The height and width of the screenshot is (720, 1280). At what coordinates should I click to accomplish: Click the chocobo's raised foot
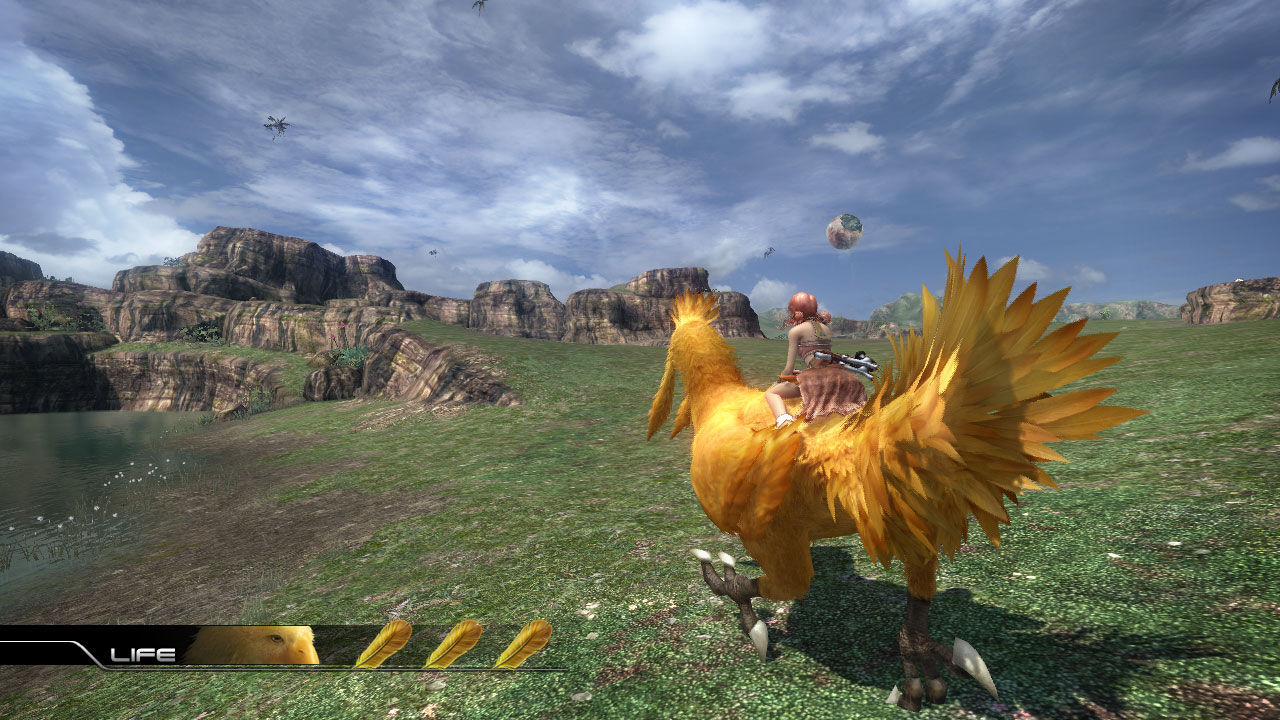point(730,590)
